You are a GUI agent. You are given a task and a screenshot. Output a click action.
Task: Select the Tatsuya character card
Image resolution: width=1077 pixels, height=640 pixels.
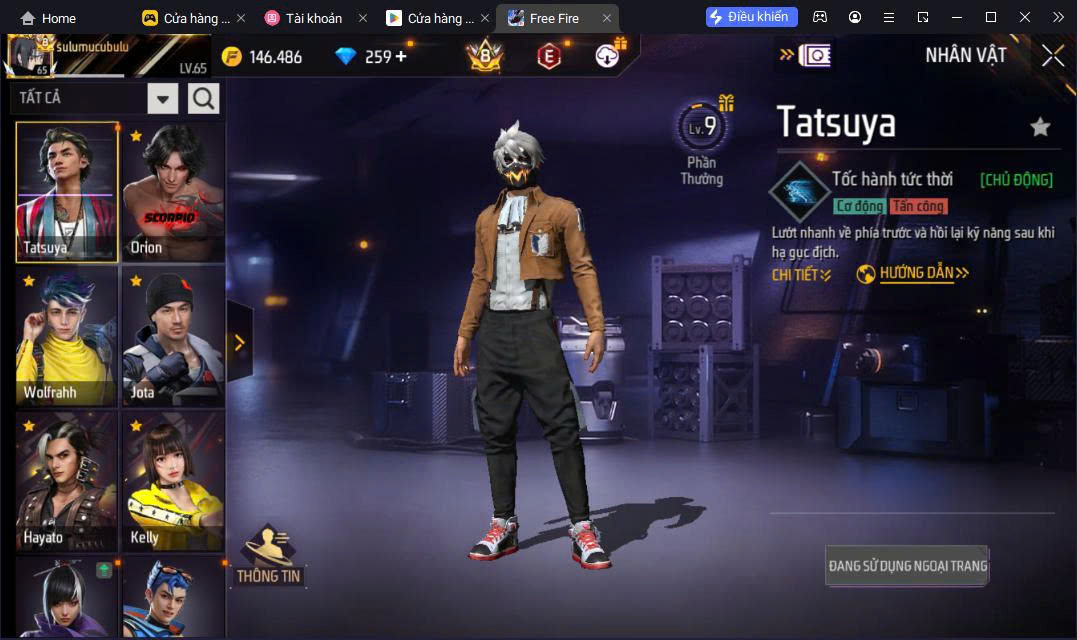pyautogui.click(x=66, y=193)
